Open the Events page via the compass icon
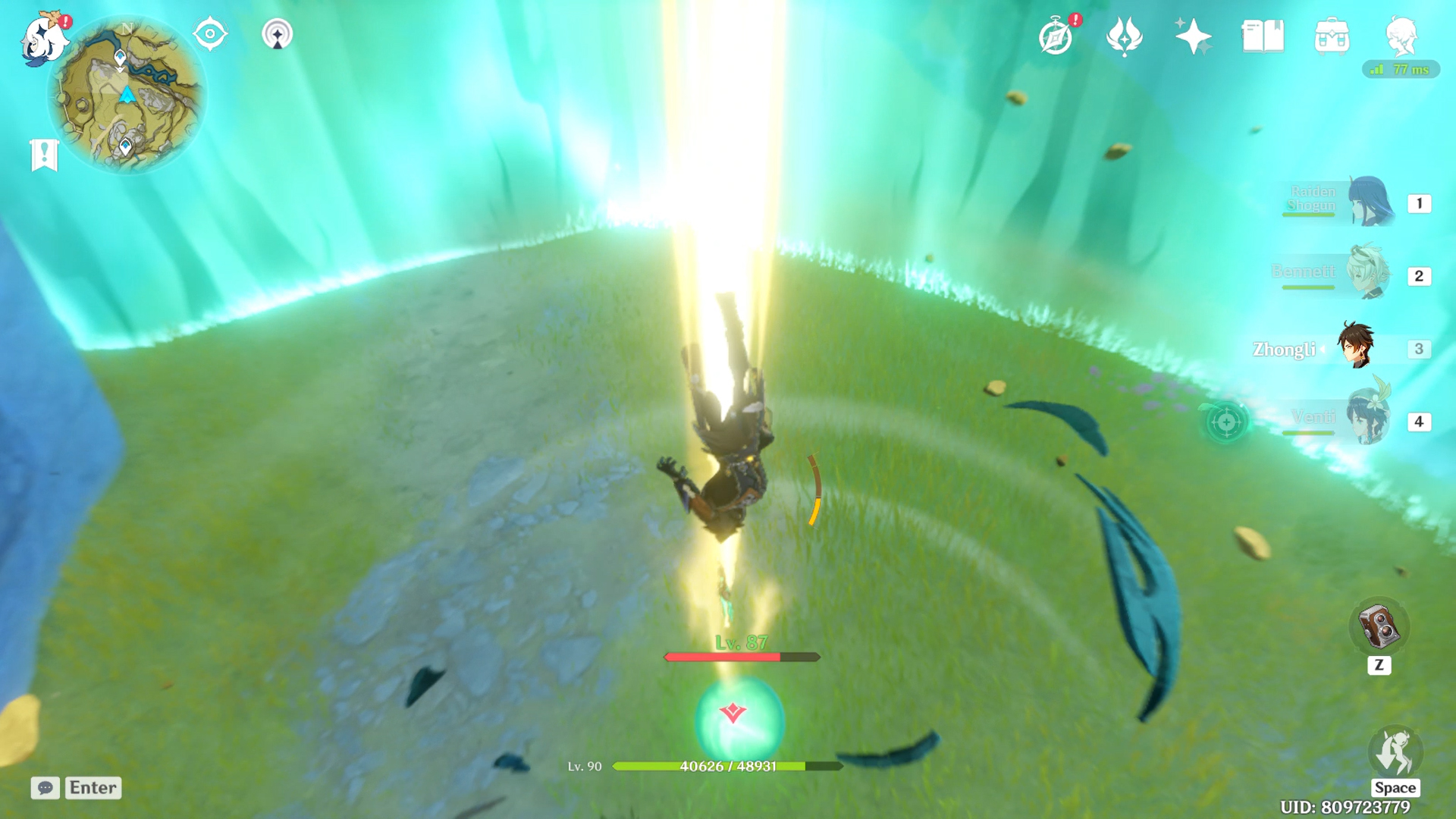 (x=1055, y=36)
